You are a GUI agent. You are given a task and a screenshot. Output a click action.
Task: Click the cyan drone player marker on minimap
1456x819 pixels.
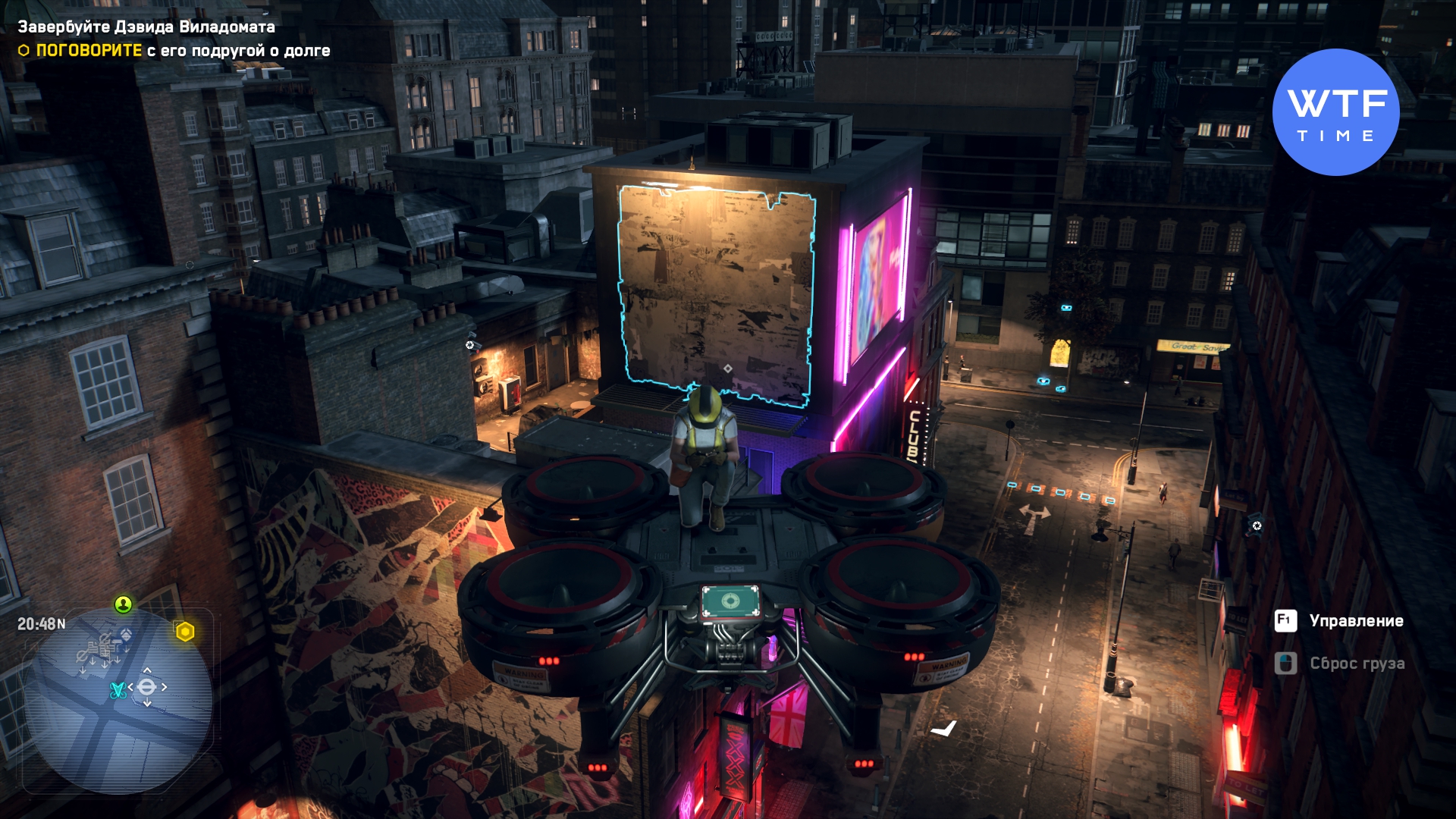pyautogui.click(x=118, y=690)
